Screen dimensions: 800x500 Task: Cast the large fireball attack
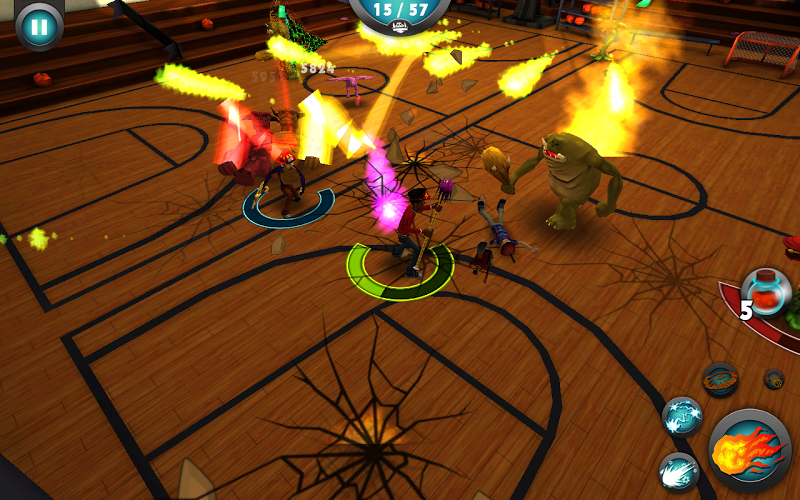click(750, 449)
